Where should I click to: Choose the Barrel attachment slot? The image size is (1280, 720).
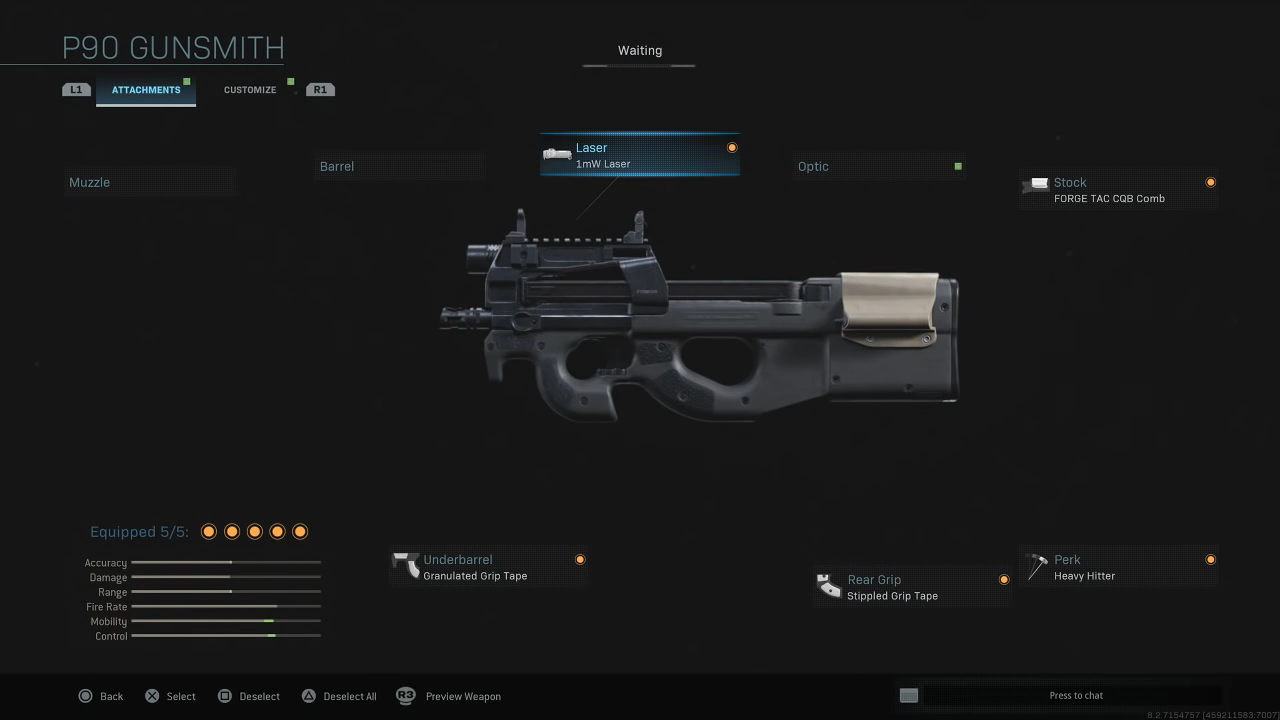coord(400,166)
